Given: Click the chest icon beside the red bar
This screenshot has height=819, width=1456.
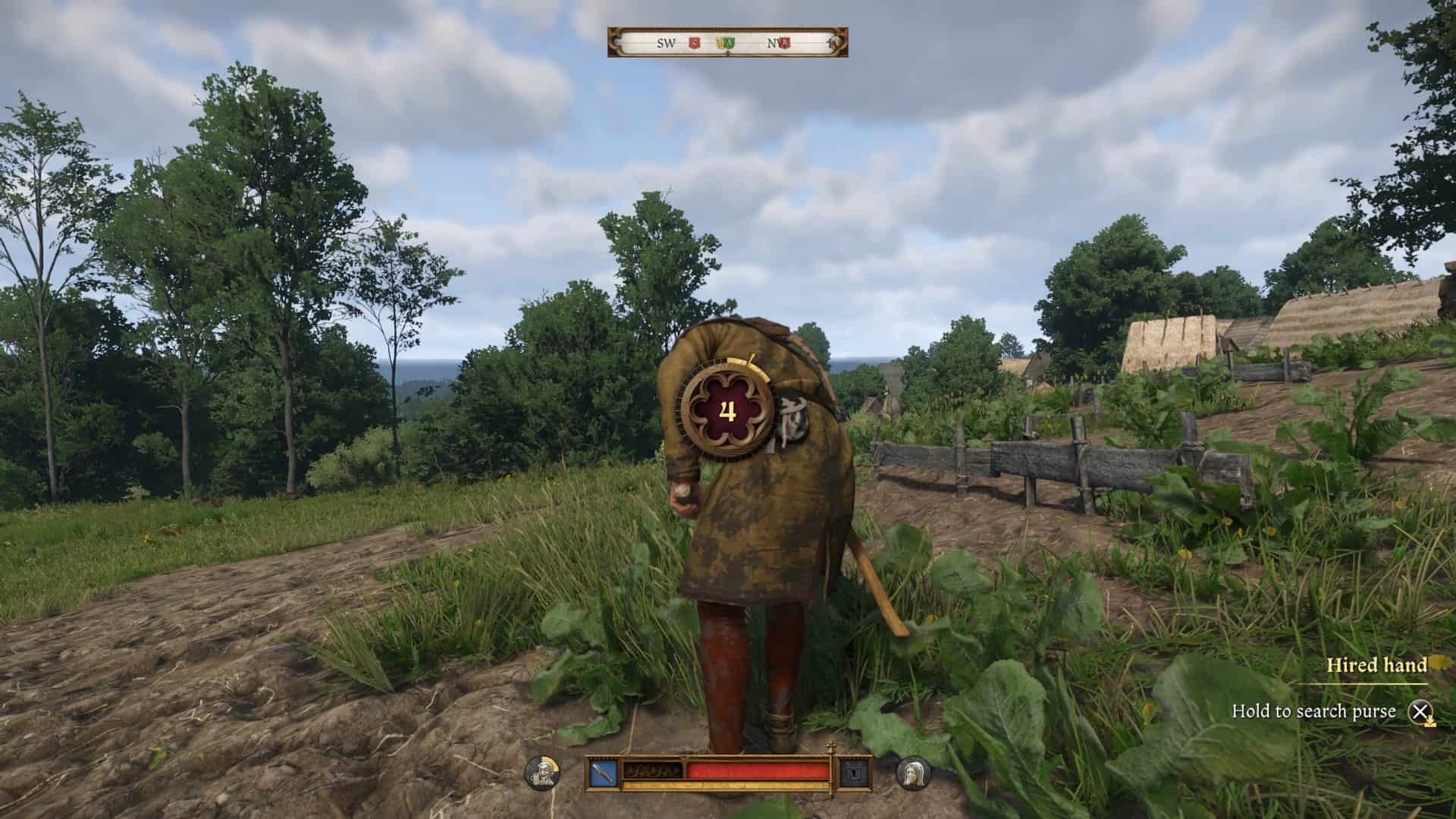Looking at the screenshot, I should point(854,773).
